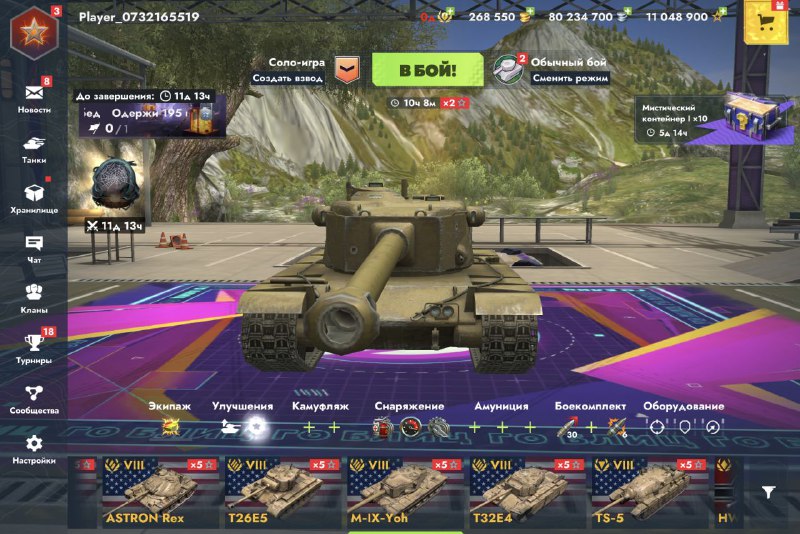Open the Кланы clans page

[34, 297]
